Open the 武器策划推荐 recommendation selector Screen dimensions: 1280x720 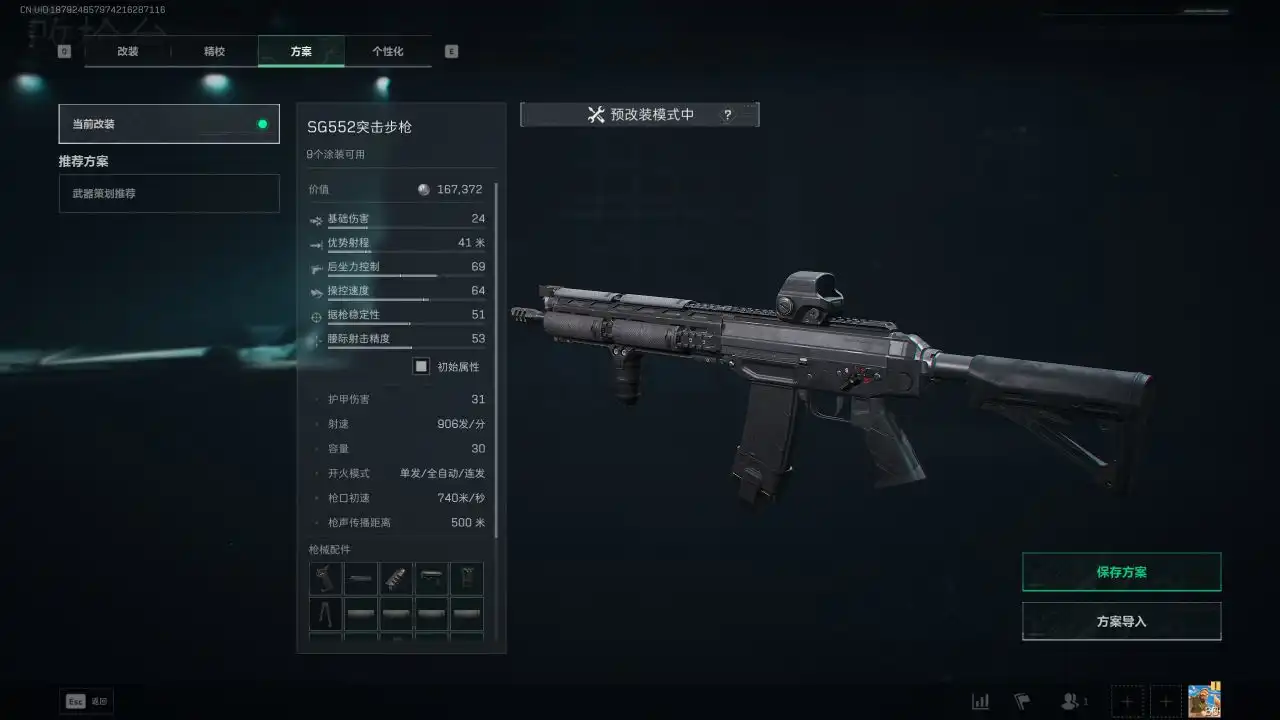click(x=168, y=193)
